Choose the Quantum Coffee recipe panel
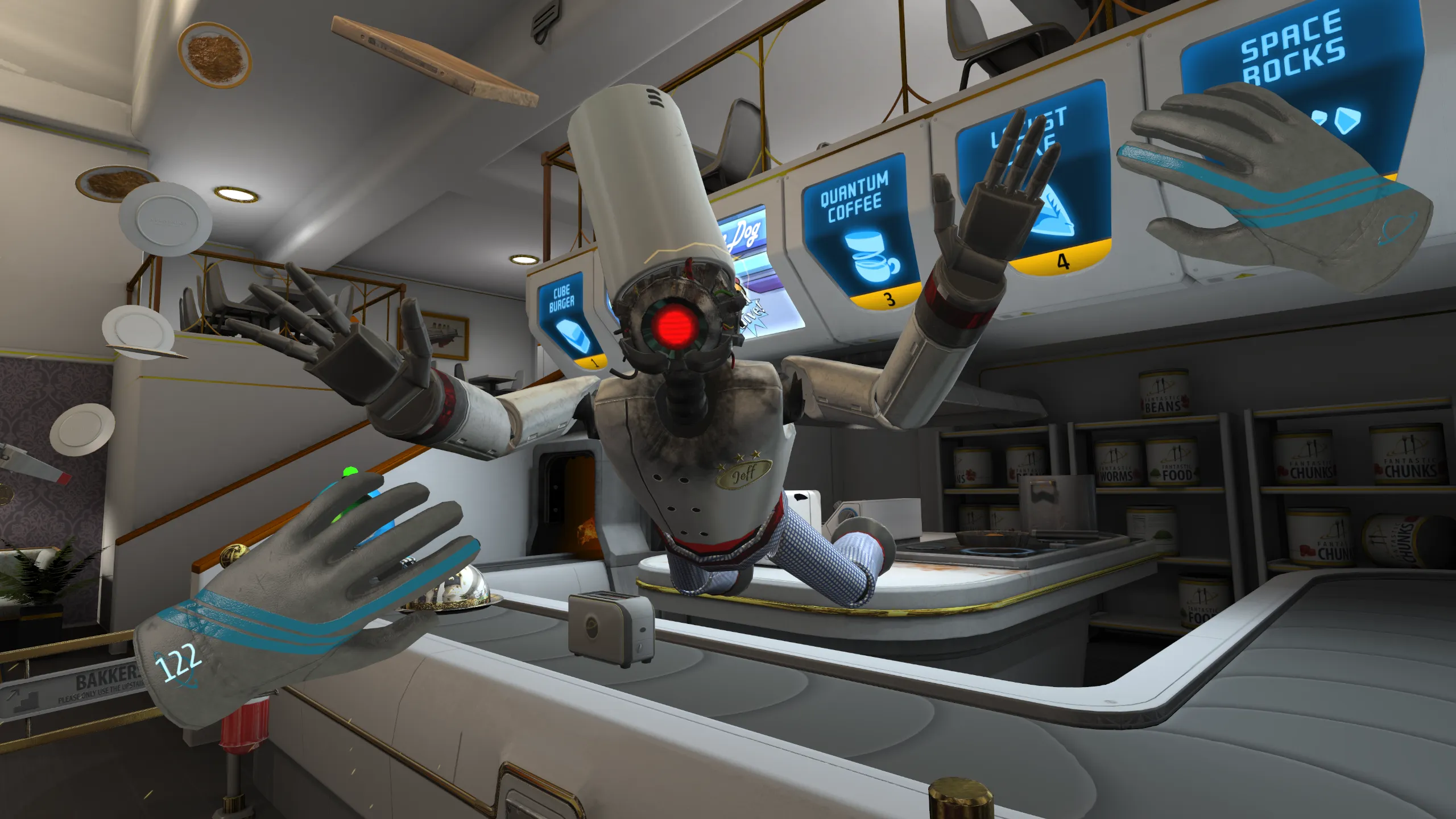The image size is (1456, 819). [x=859, y=233]
